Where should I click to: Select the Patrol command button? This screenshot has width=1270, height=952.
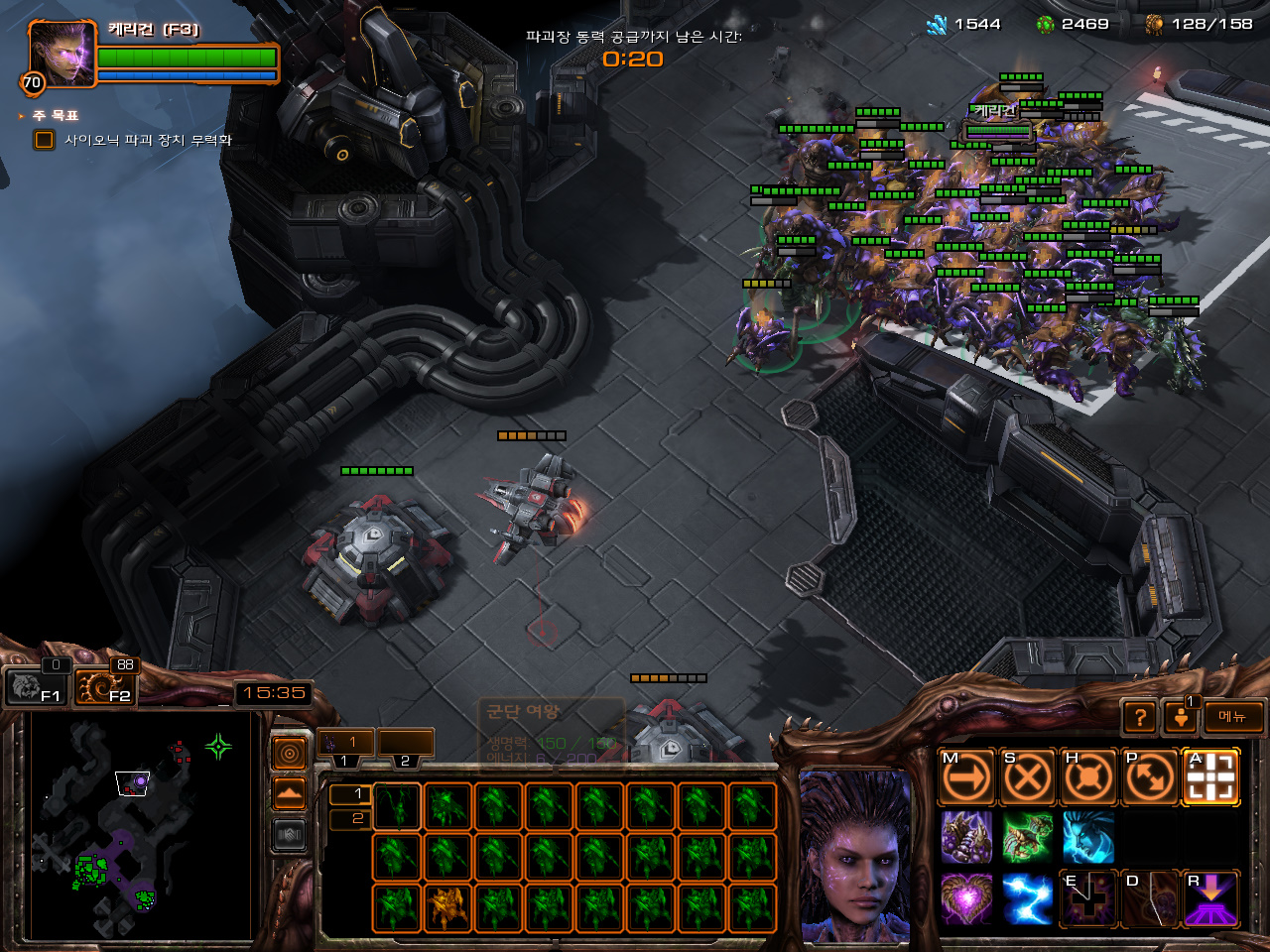click(1149, 777)
